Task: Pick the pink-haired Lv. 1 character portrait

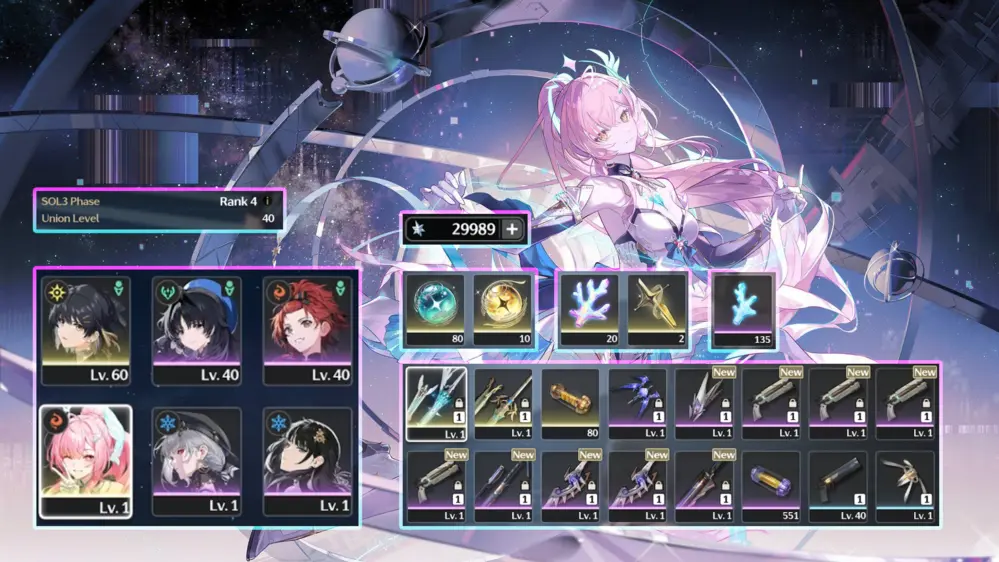Action: (x=85, y=460)
